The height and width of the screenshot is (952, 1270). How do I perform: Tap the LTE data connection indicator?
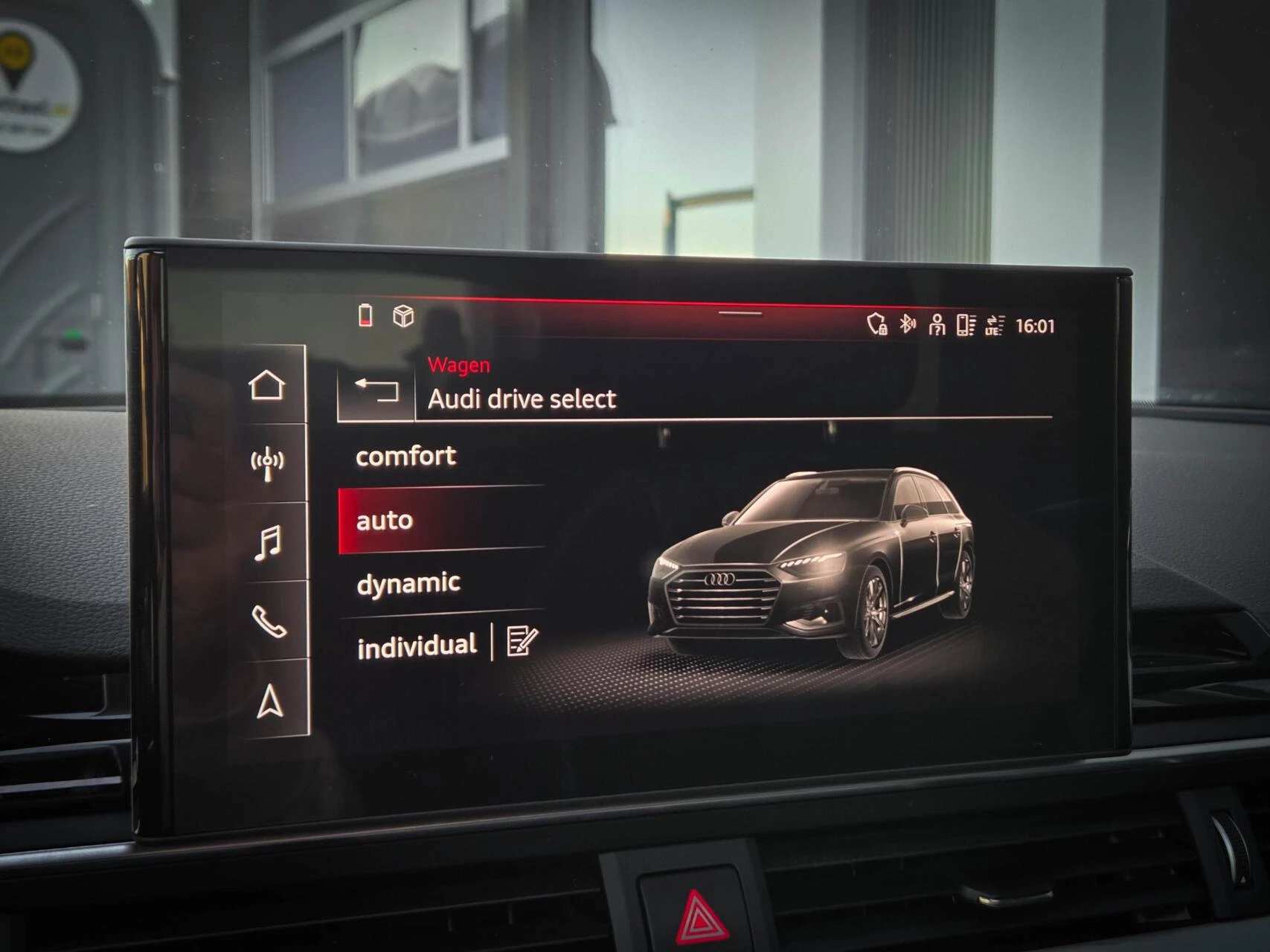point(993,324)
